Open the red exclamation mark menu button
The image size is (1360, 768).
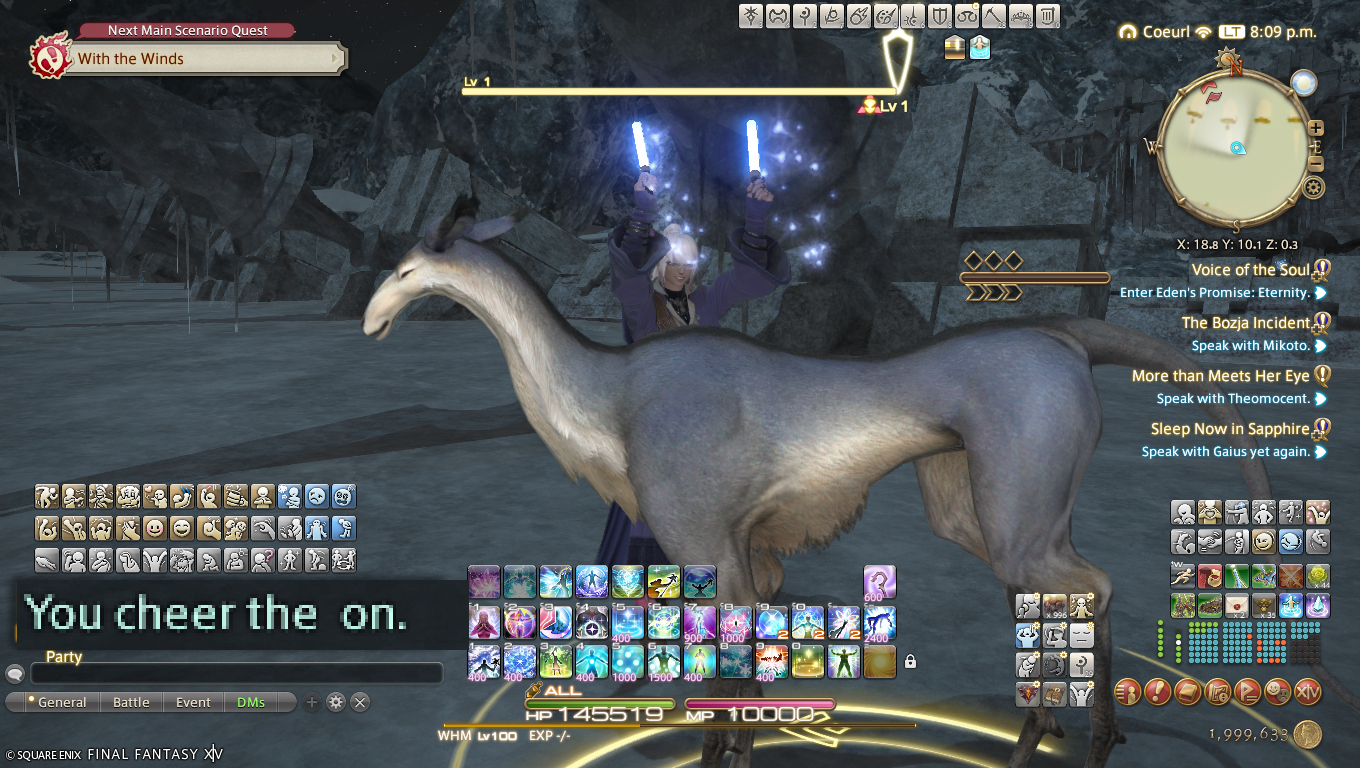tap(1157, 691)
